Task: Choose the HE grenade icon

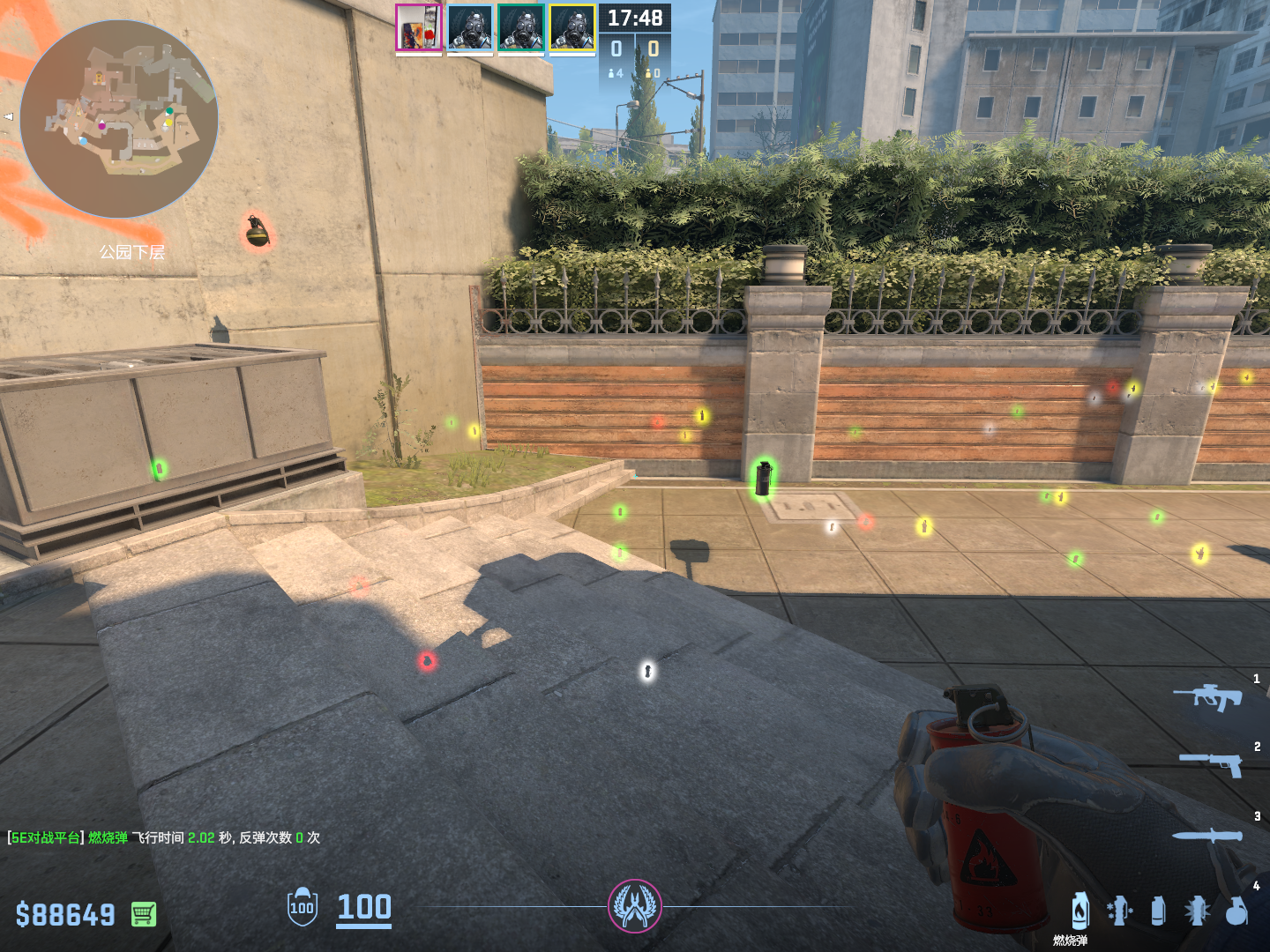Action: pos(1236,911)
